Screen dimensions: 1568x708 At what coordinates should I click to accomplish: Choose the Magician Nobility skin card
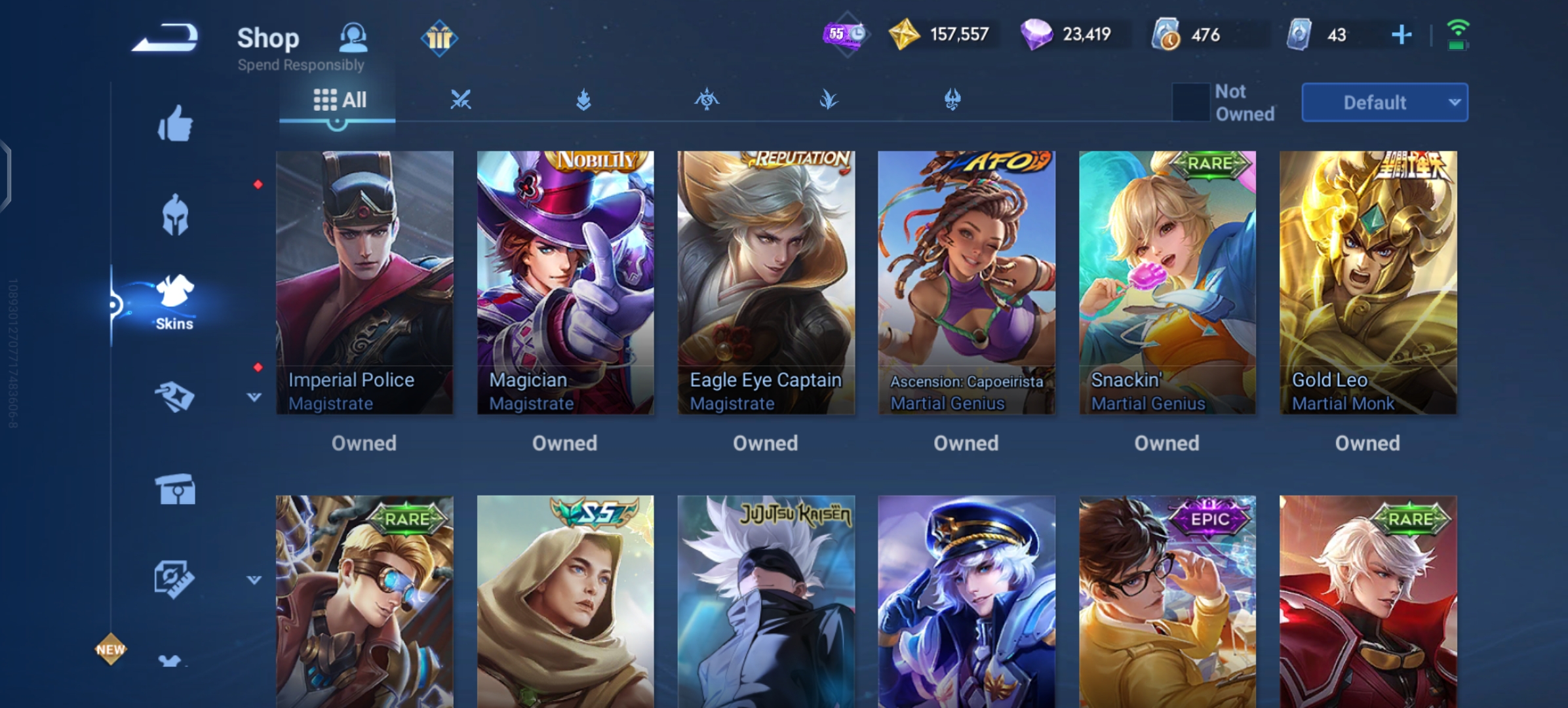tap(565, 283)
